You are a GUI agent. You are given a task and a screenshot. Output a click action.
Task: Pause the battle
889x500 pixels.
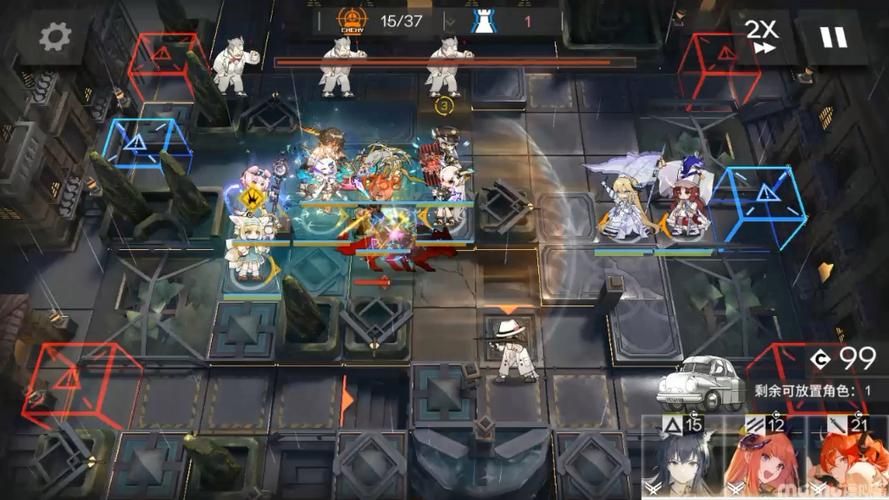(x=832, y=37)
